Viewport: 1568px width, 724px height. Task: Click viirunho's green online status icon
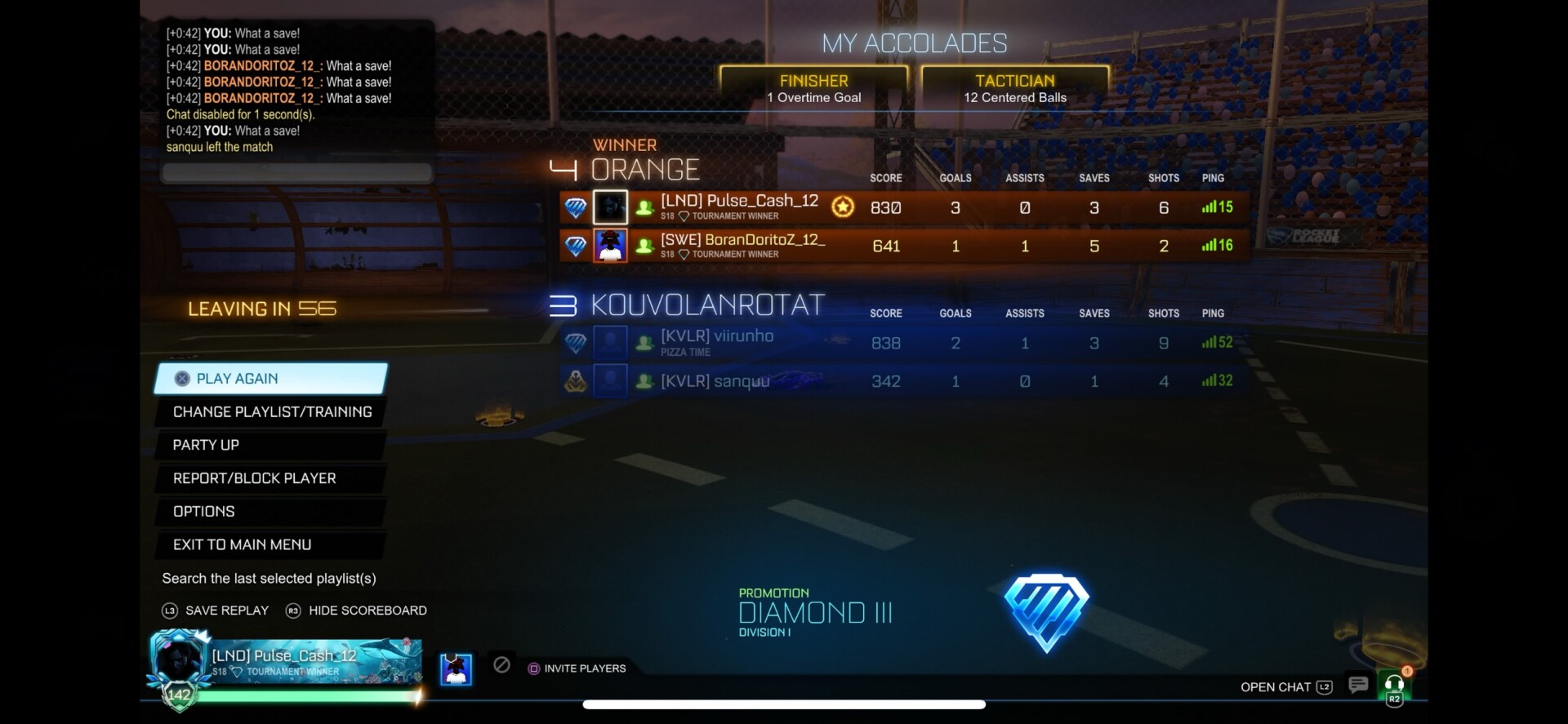point(644,344)
